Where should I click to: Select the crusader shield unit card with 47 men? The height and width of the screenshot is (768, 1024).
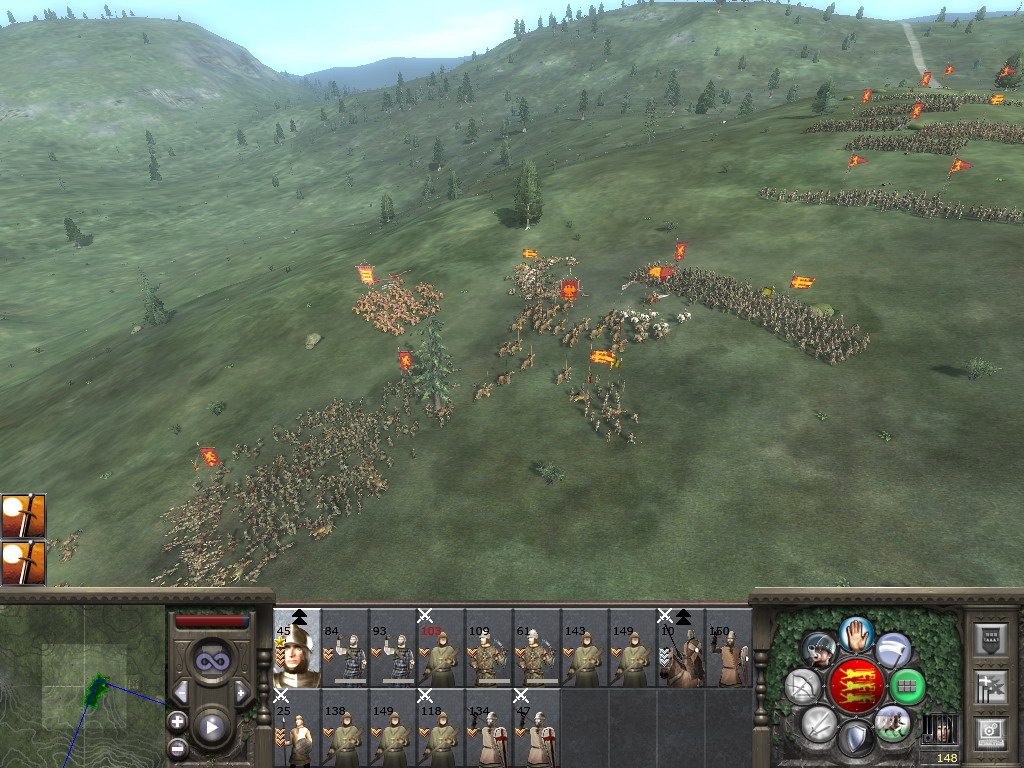tap(537, 731)
